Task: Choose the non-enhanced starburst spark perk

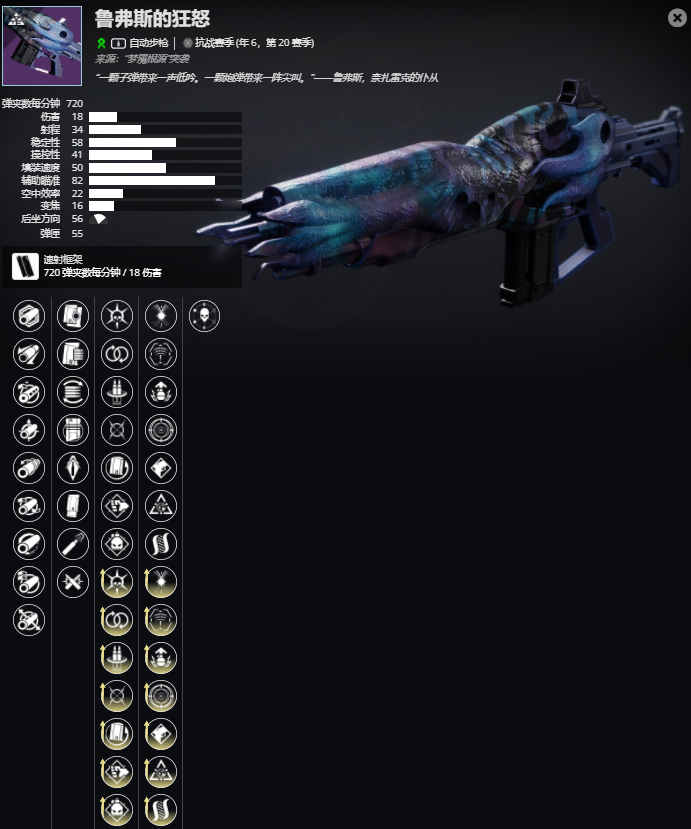Action: (161, 316)
